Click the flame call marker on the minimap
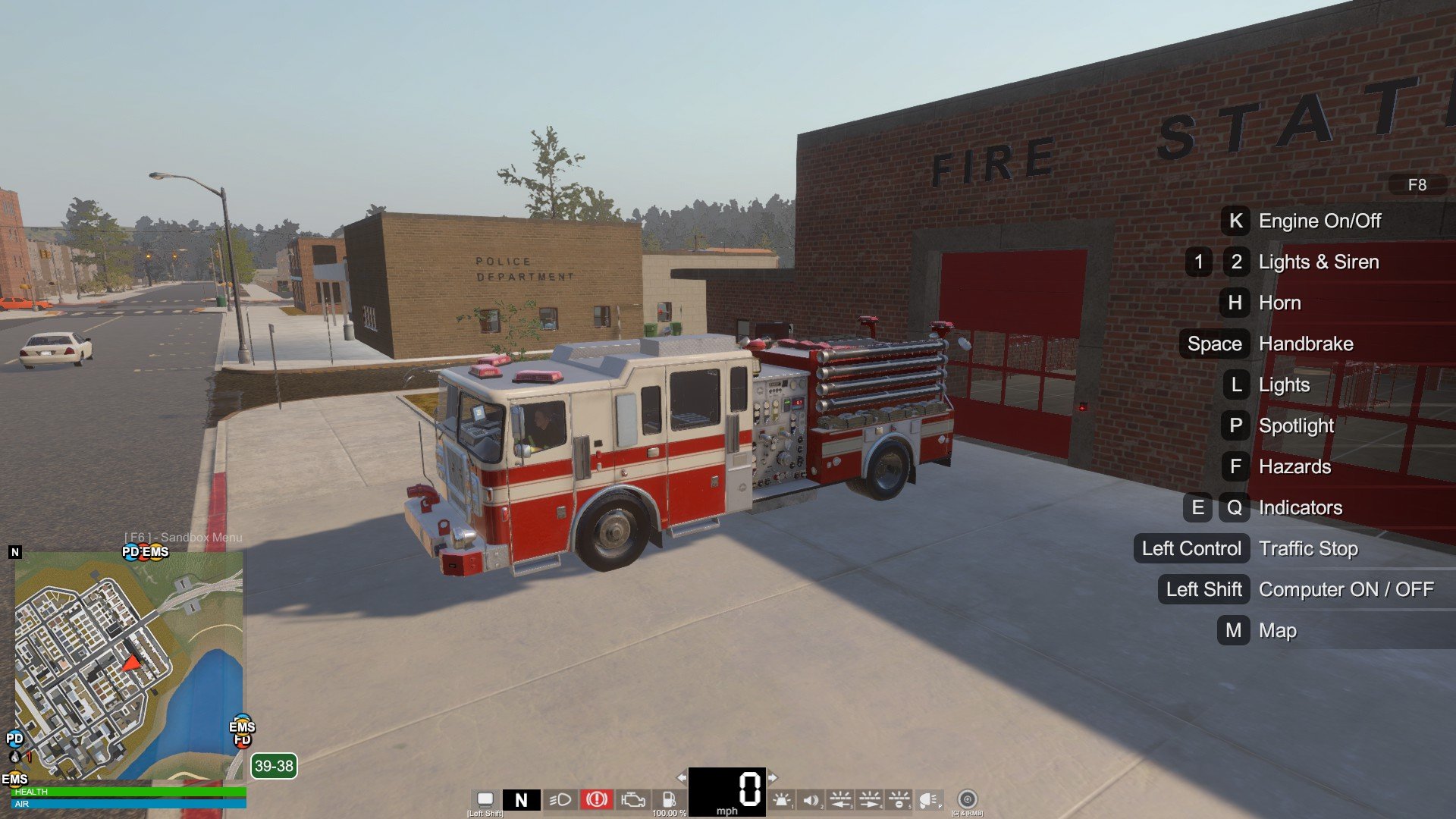The image size is (1456, 819). 14,756
